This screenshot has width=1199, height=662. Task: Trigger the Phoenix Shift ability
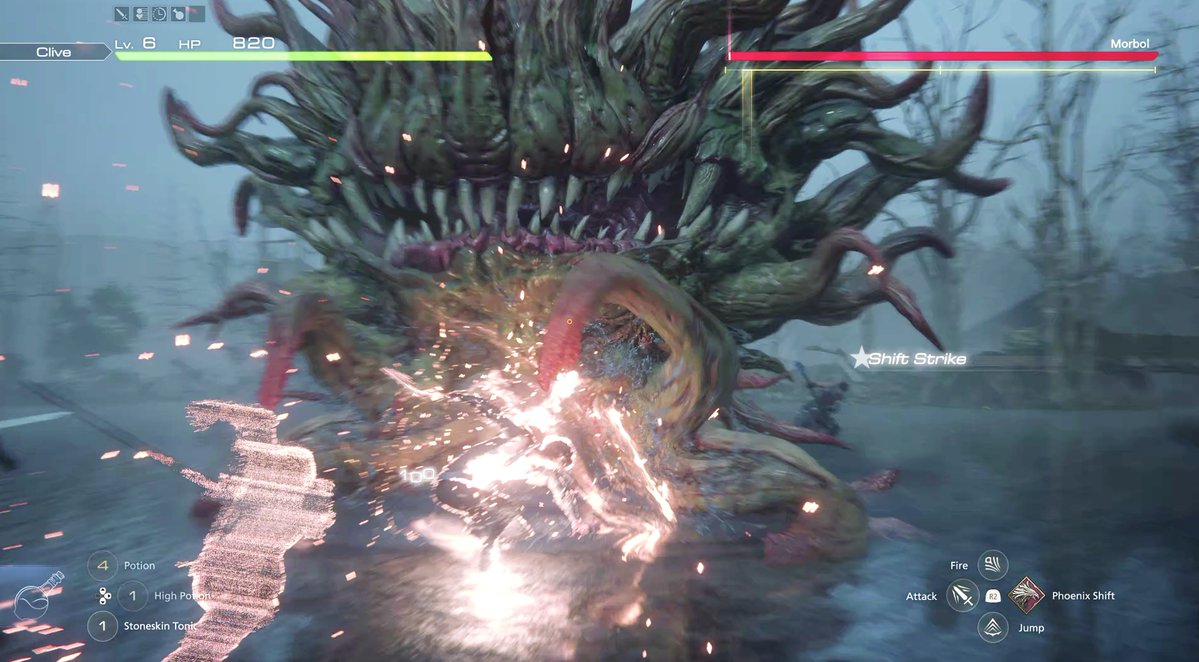[x=1027, y=595]
